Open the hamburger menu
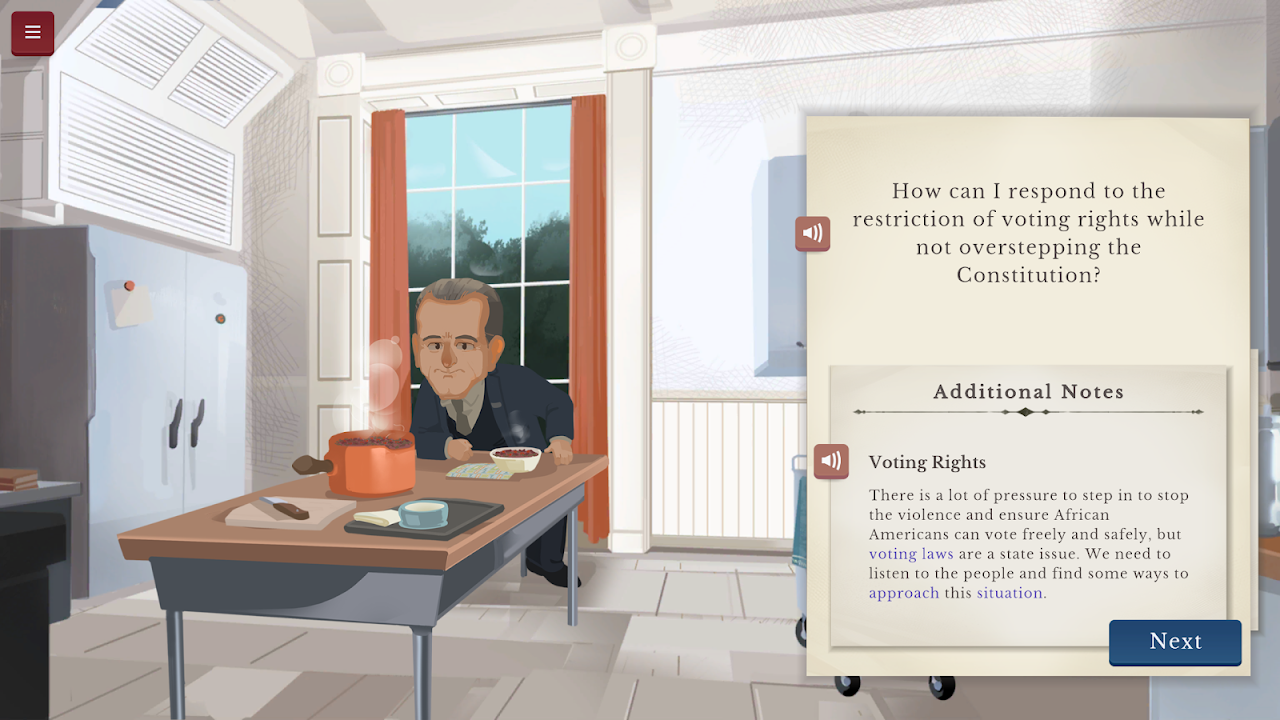 click(32, 32)
